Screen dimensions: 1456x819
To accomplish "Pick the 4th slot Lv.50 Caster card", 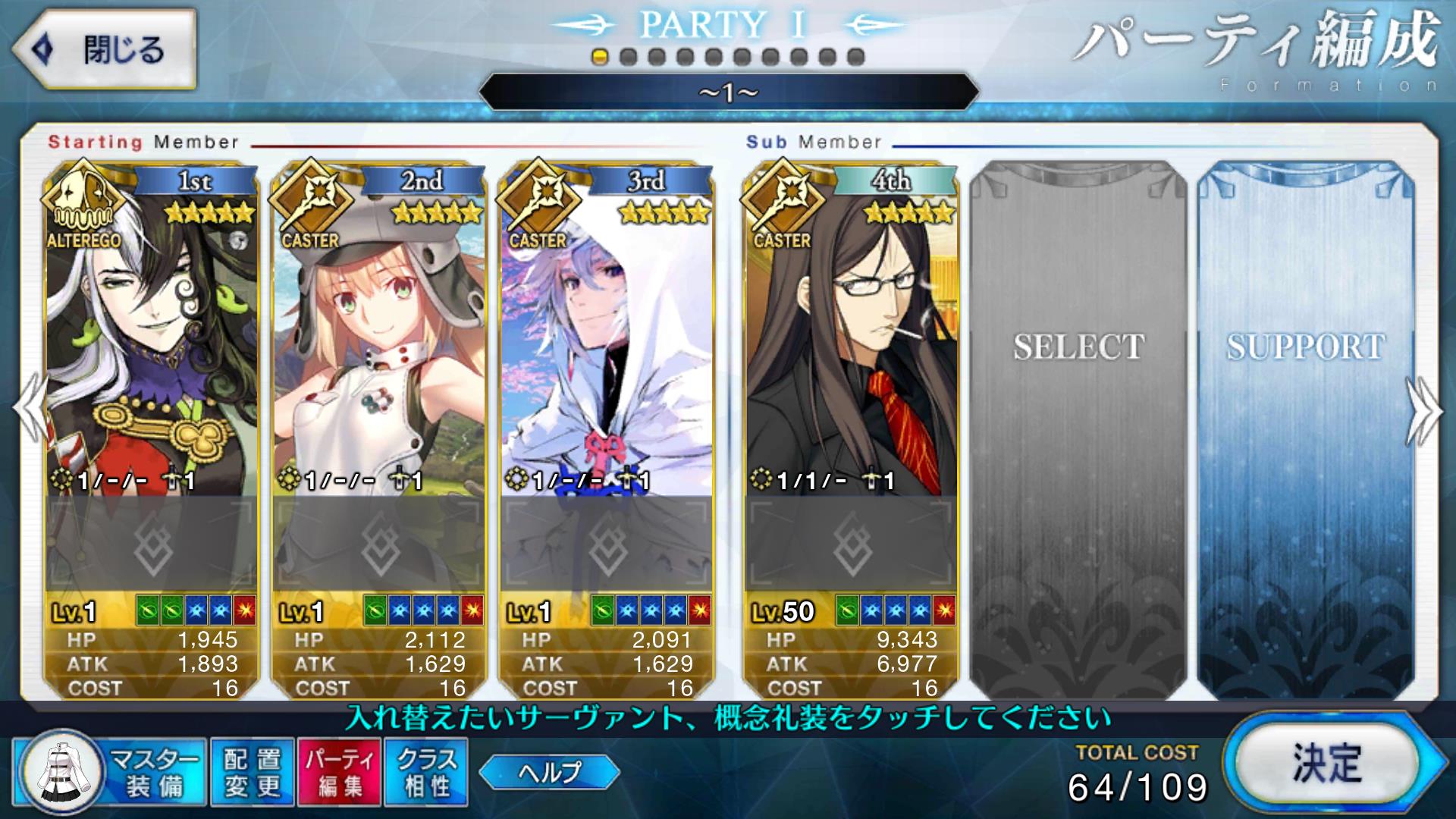I will coord(849,334).
